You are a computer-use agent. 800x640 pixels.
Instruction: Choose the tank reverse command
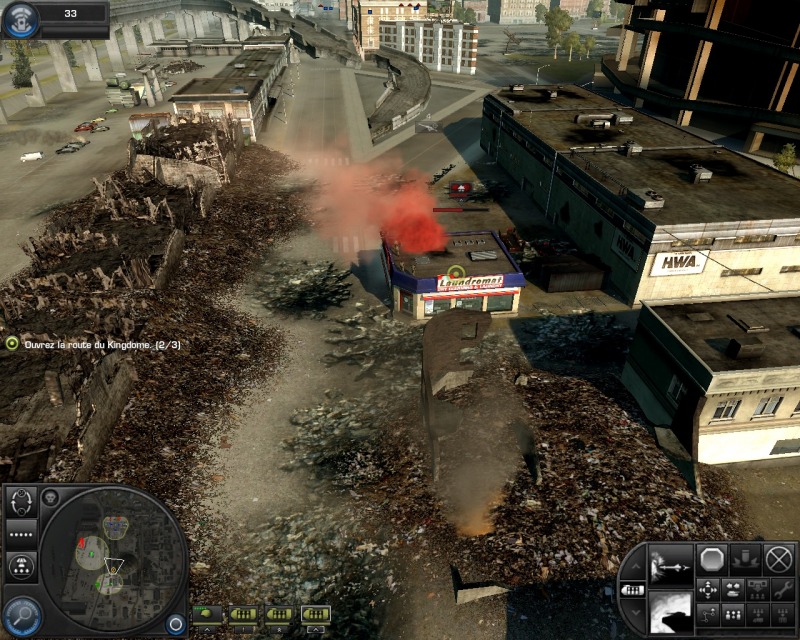point(732,589)
